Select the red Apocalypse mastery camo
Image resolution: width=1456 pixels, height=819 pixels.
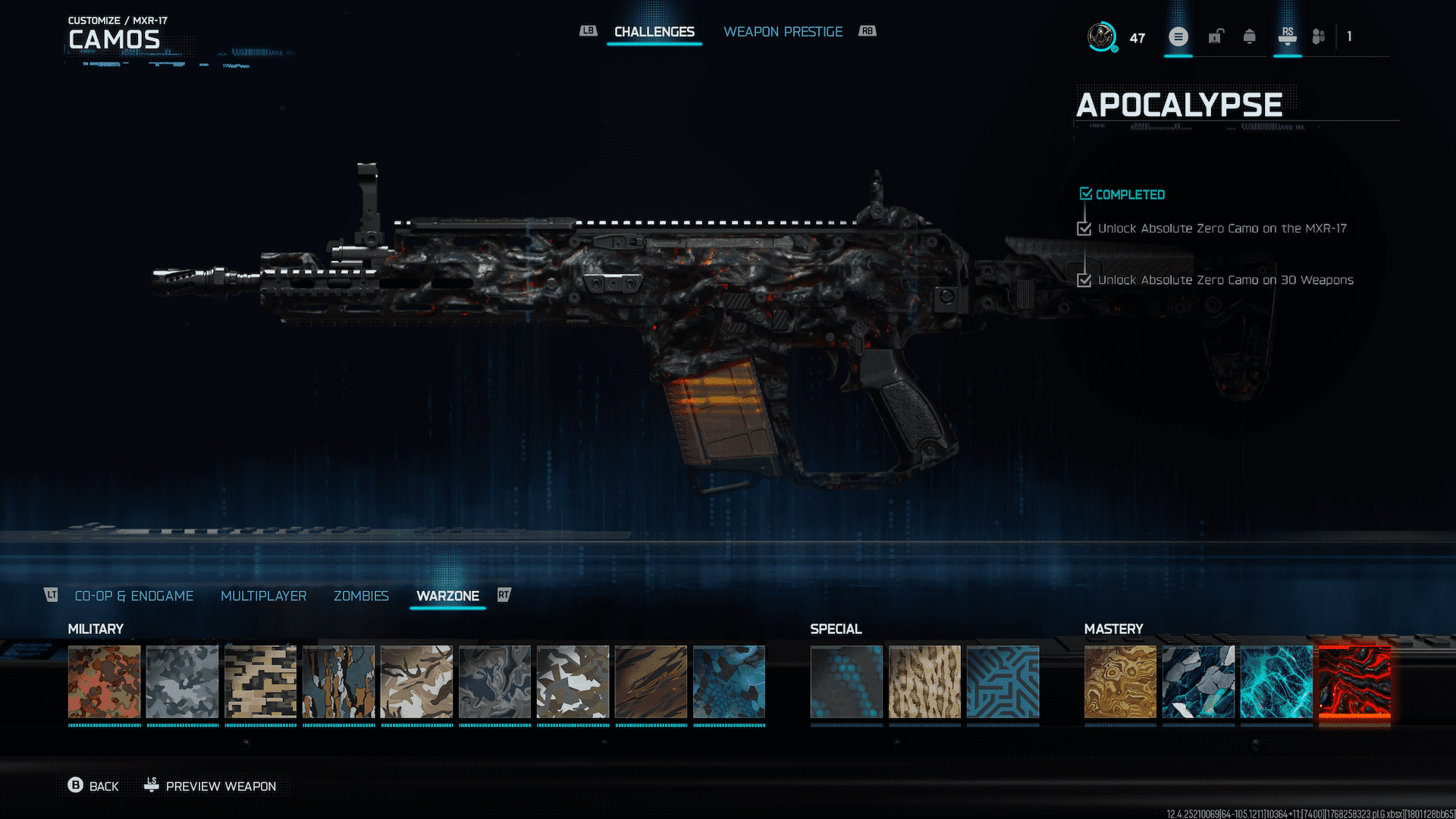click(1354, 682)
